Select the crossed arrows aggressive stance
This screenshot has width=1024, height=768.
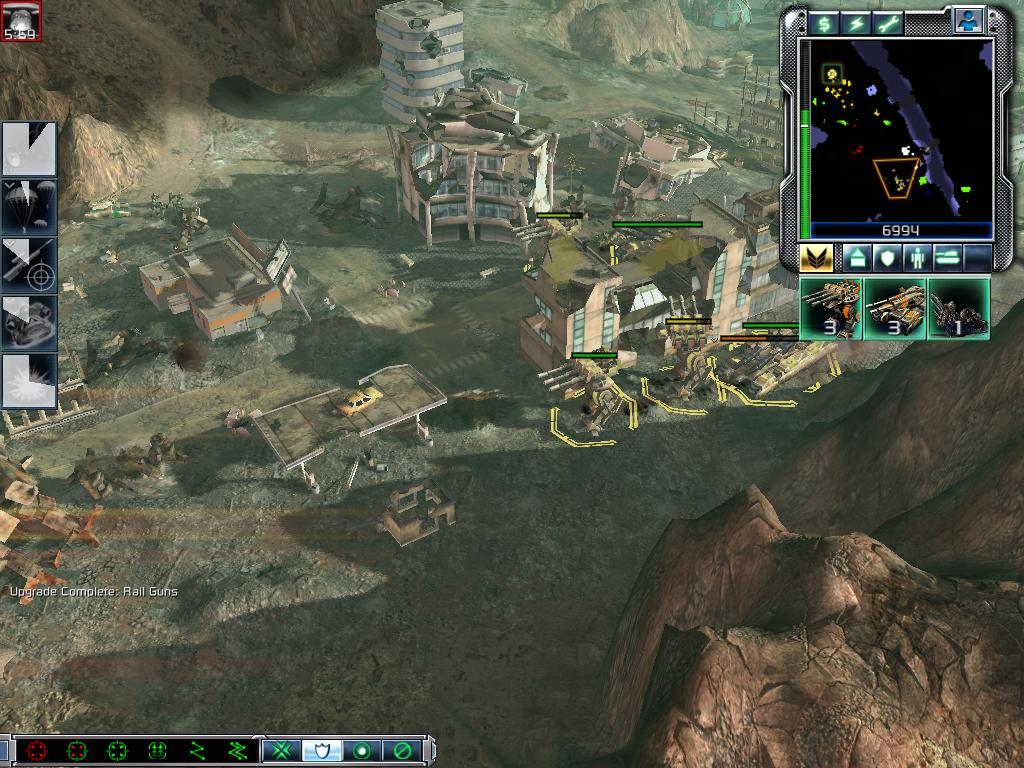pos(283,750)
